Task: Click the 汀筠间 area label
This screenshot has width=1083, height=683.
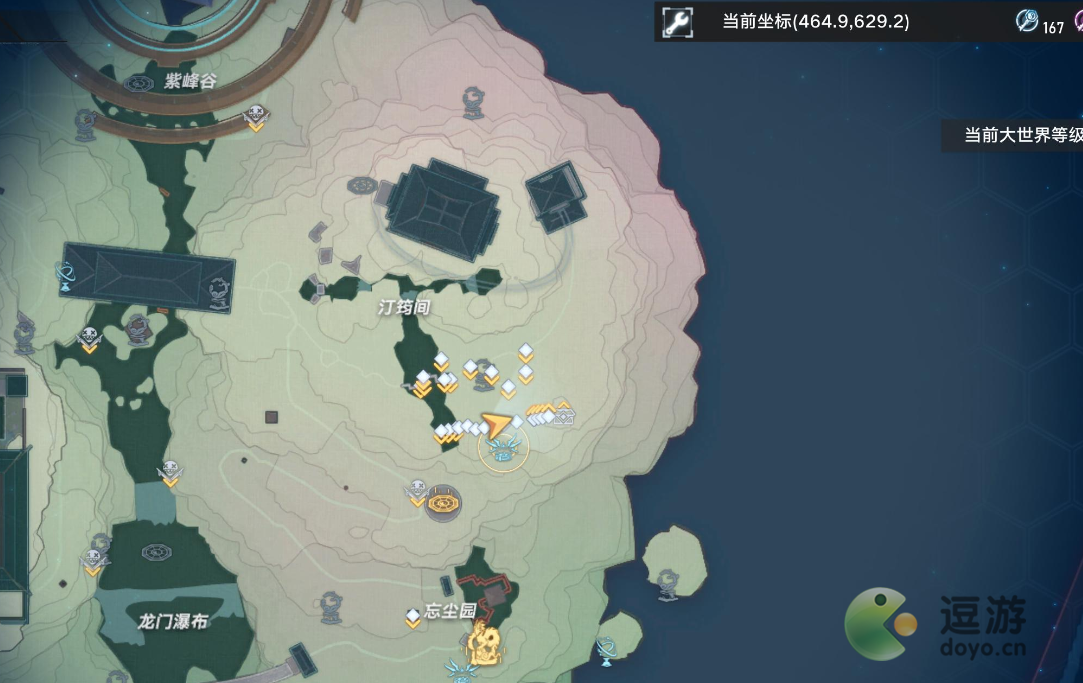Action: point(403,307)
